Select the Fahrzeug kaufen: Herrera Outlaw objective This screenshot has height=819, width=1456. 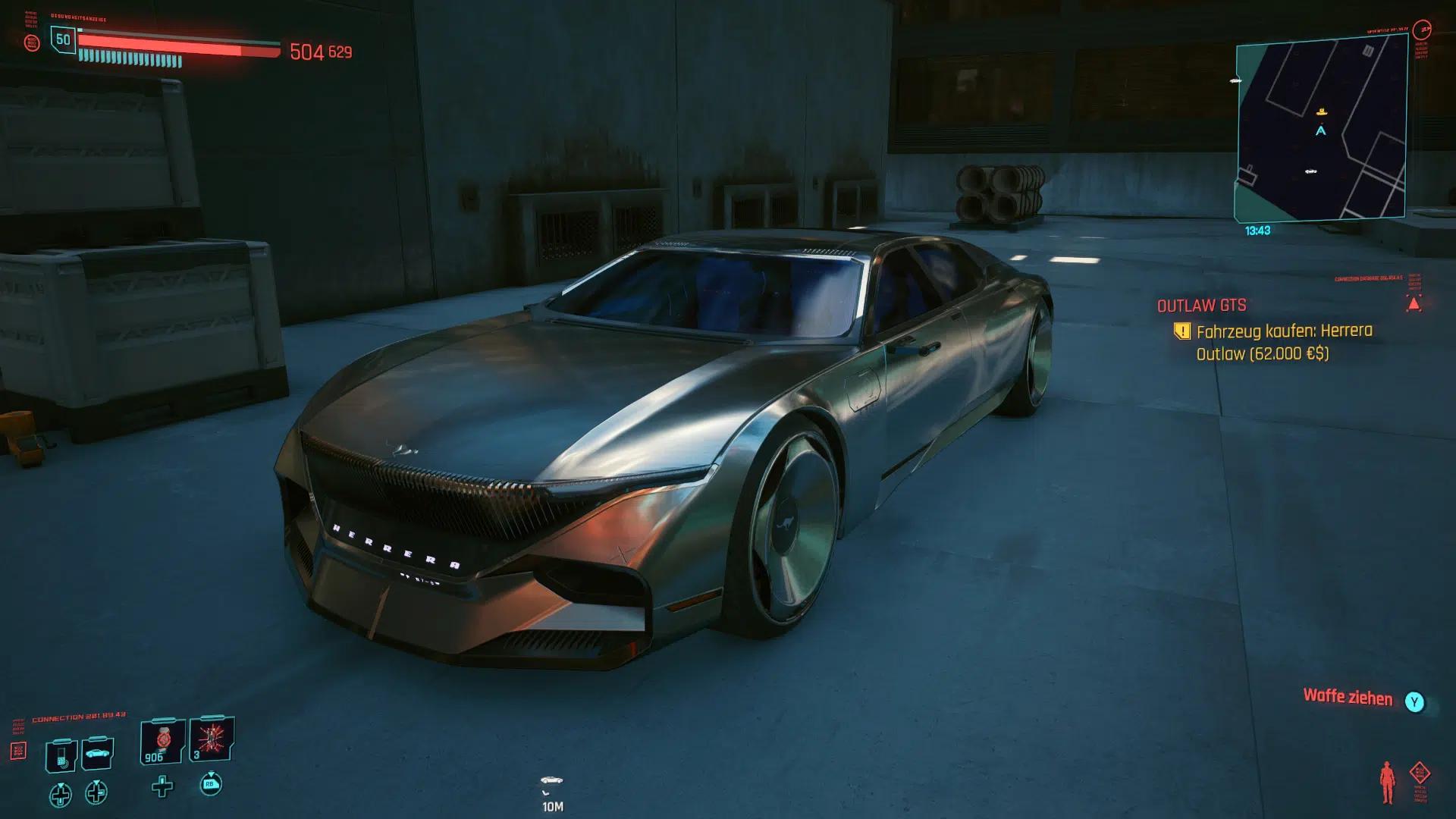[x=1284, y=342]
